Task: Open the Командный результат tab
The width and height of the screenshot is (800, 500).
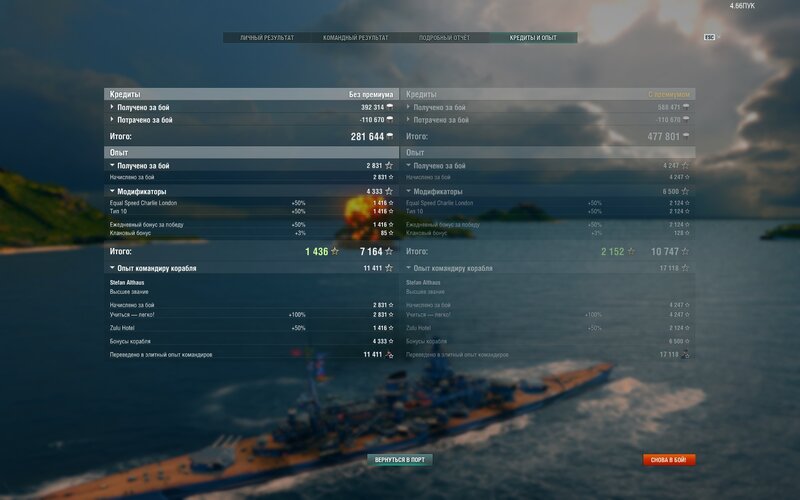Action: (355, 38)
